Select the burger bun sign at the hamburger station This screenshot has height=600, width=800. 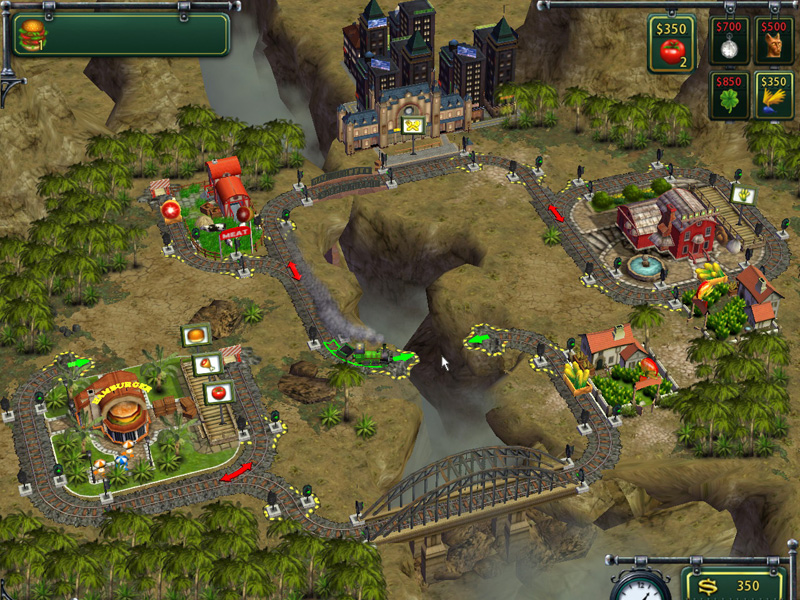point(195,336)
